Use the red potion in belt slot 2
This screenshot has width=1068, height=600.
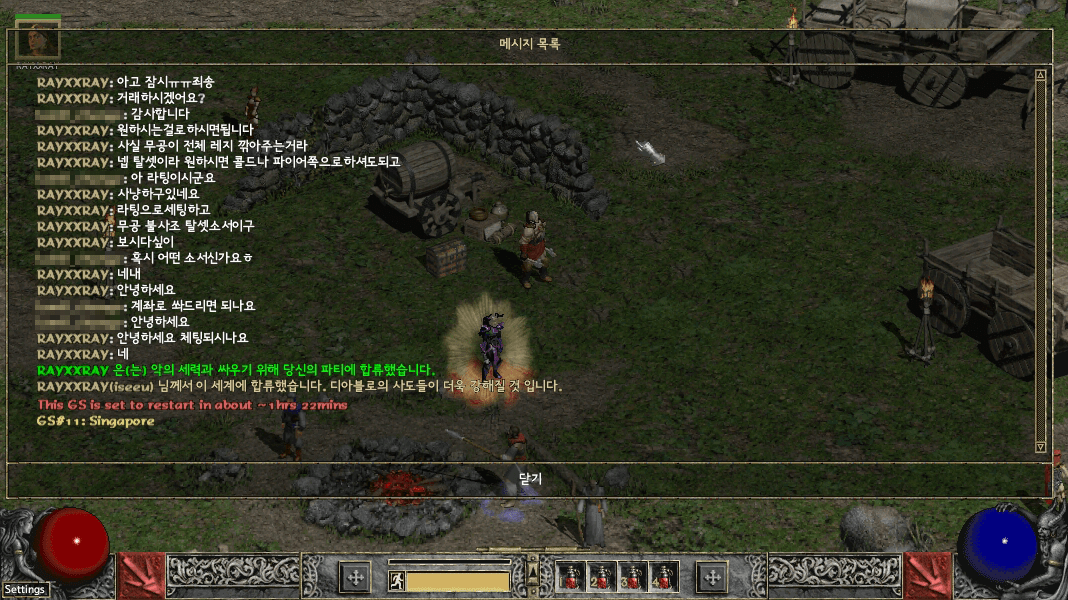tap(601, 576)
